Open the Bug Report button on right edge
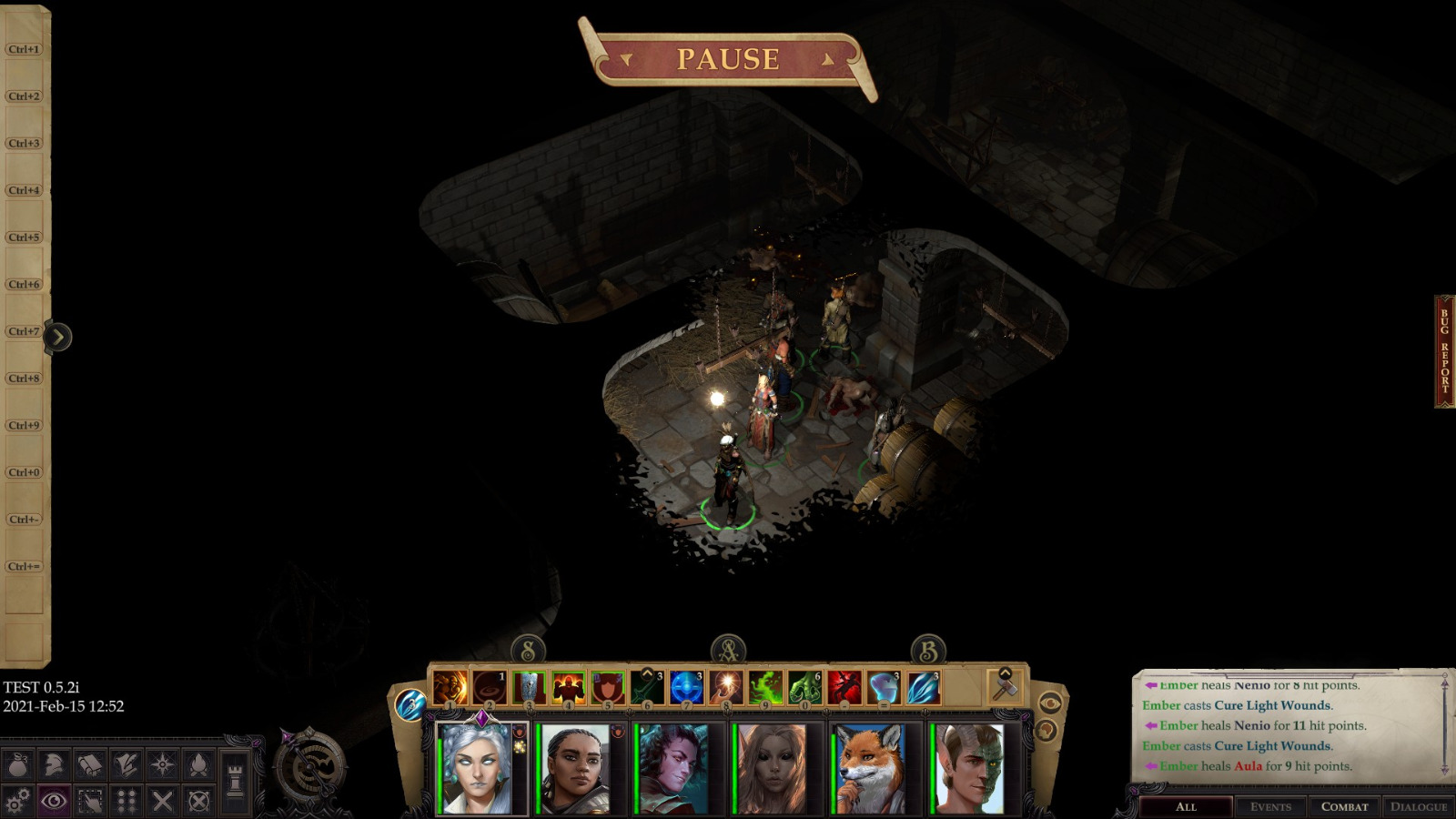This screenshot has width=1456, height=819. tap(1444, 350)
